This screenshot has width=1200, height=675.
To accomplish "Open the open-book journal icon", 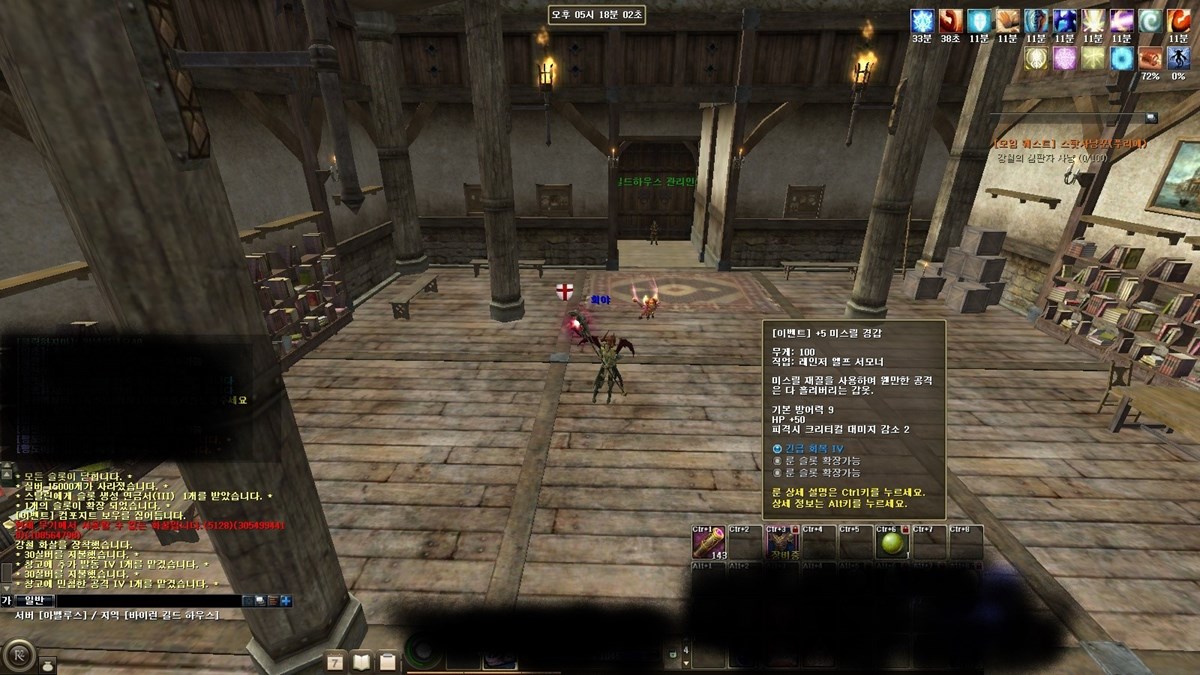I will tap(360, 661).
